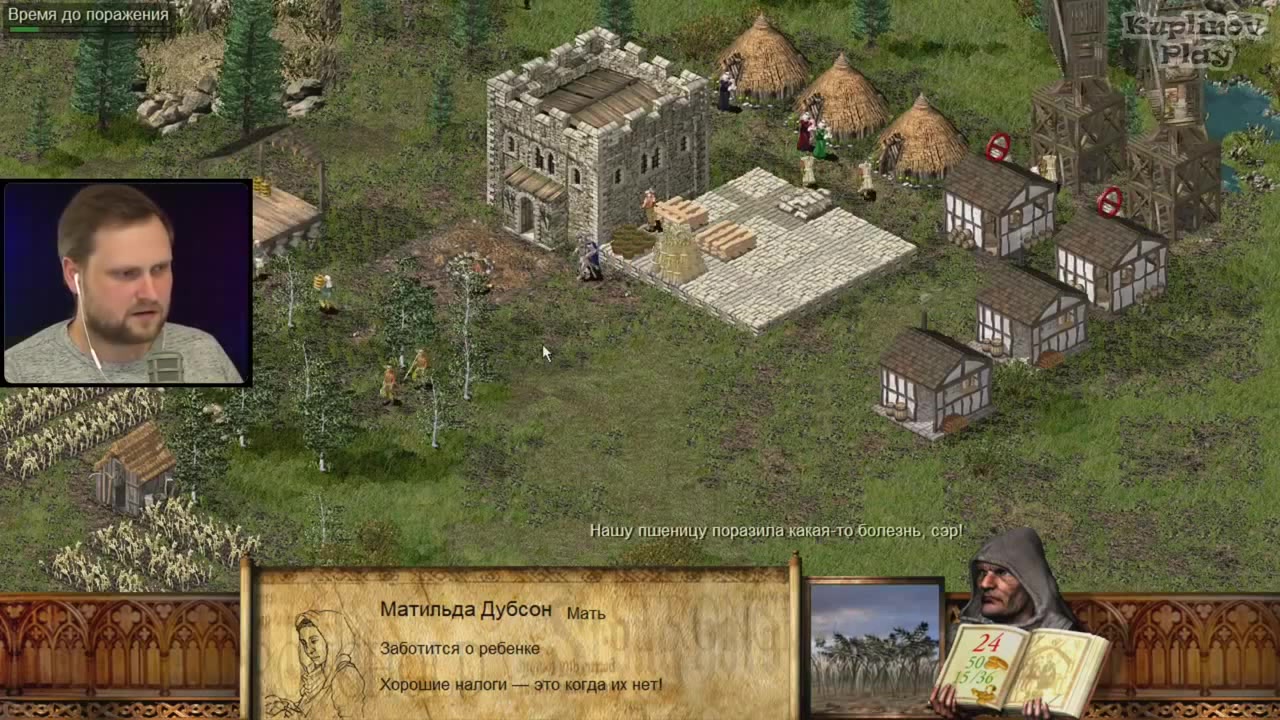Click the wheat farm barn on the left

pos(130,470)
